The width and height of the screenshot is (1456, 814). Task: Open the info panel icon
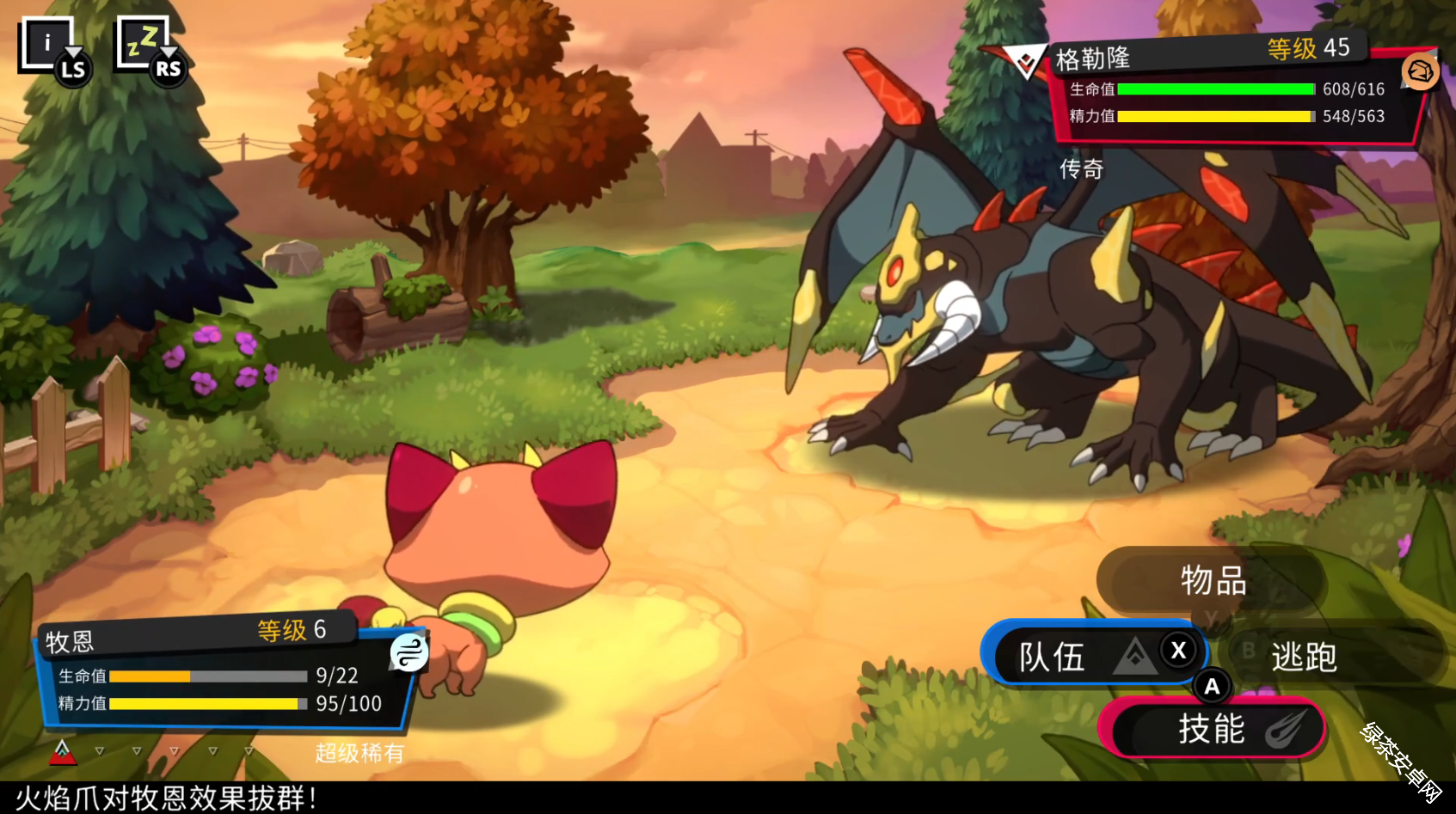coord(48,44)
